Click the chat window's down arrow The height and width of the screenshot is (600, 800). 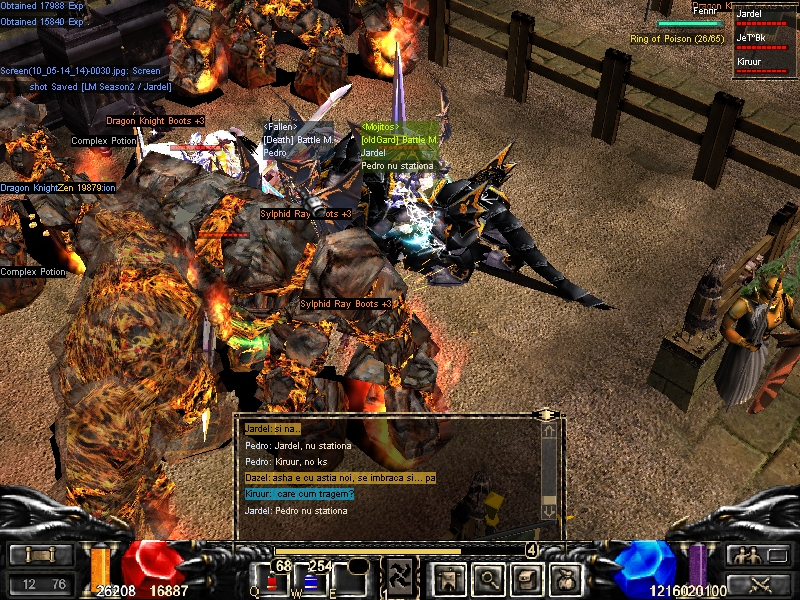548,510
